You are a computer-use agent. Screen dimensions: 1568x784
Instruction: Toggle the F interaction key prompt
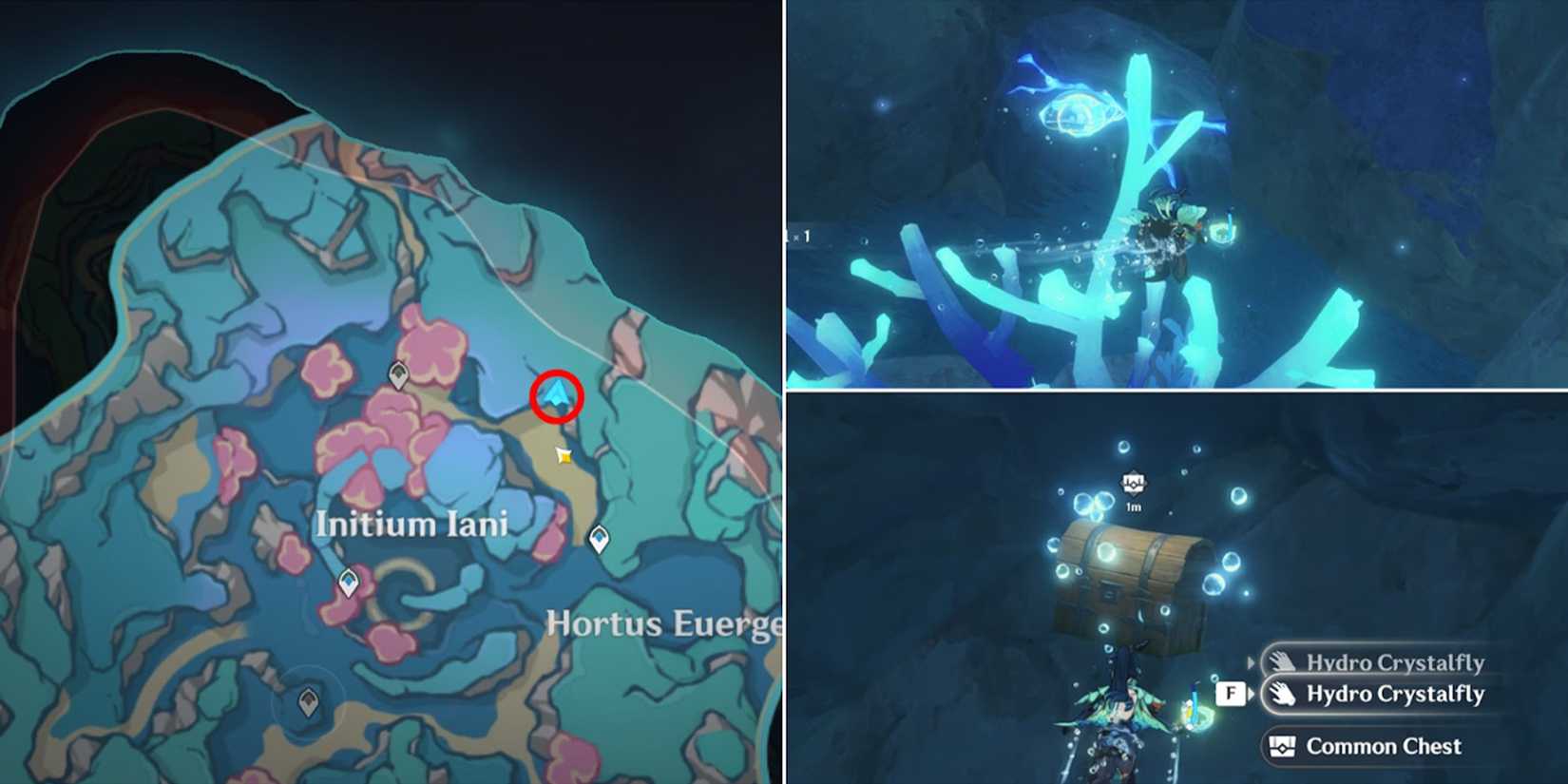[1232, 695]
